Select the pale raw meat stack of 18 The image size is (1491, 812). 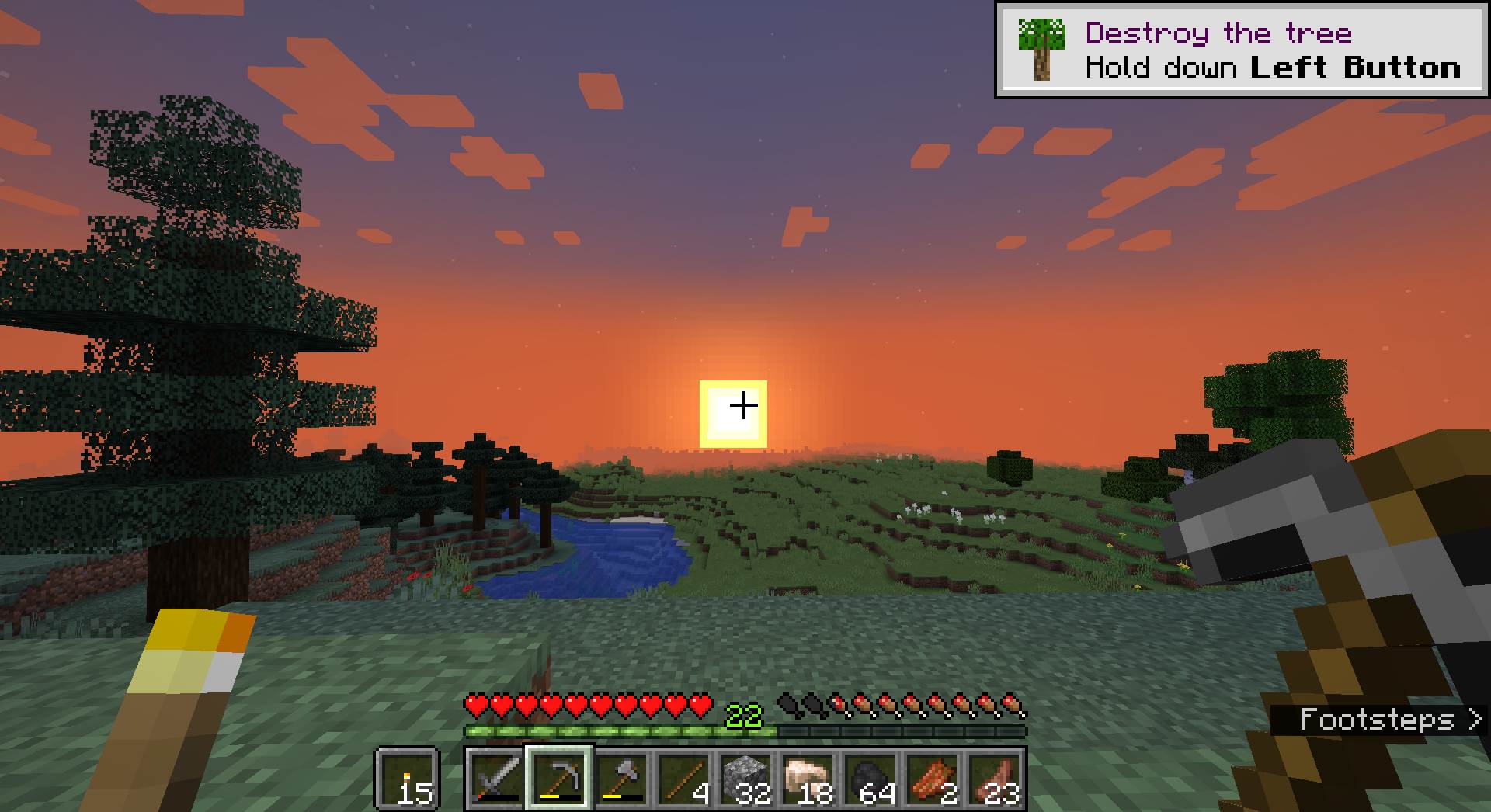coord(808,779)
